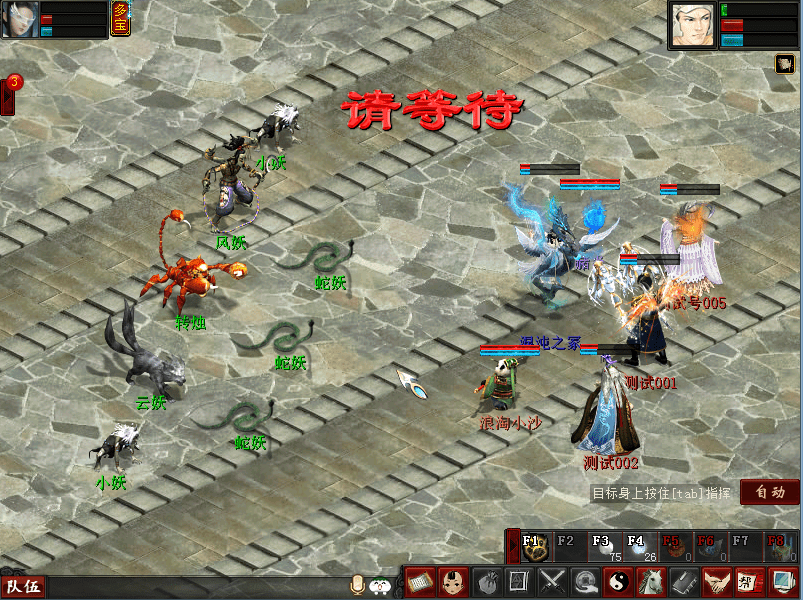Open the yin-yang skills icon
This screenshot has height=600, width=803.
click(619, 581)
